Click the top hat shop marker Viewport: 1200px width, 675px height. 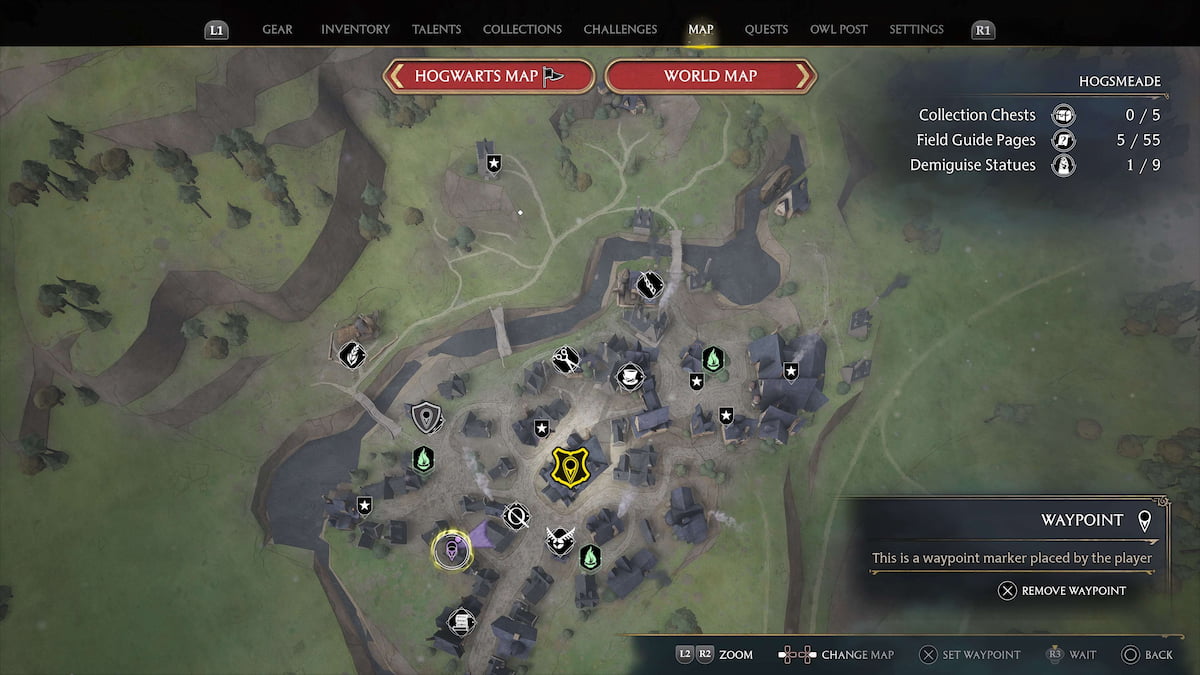[628, 375]
